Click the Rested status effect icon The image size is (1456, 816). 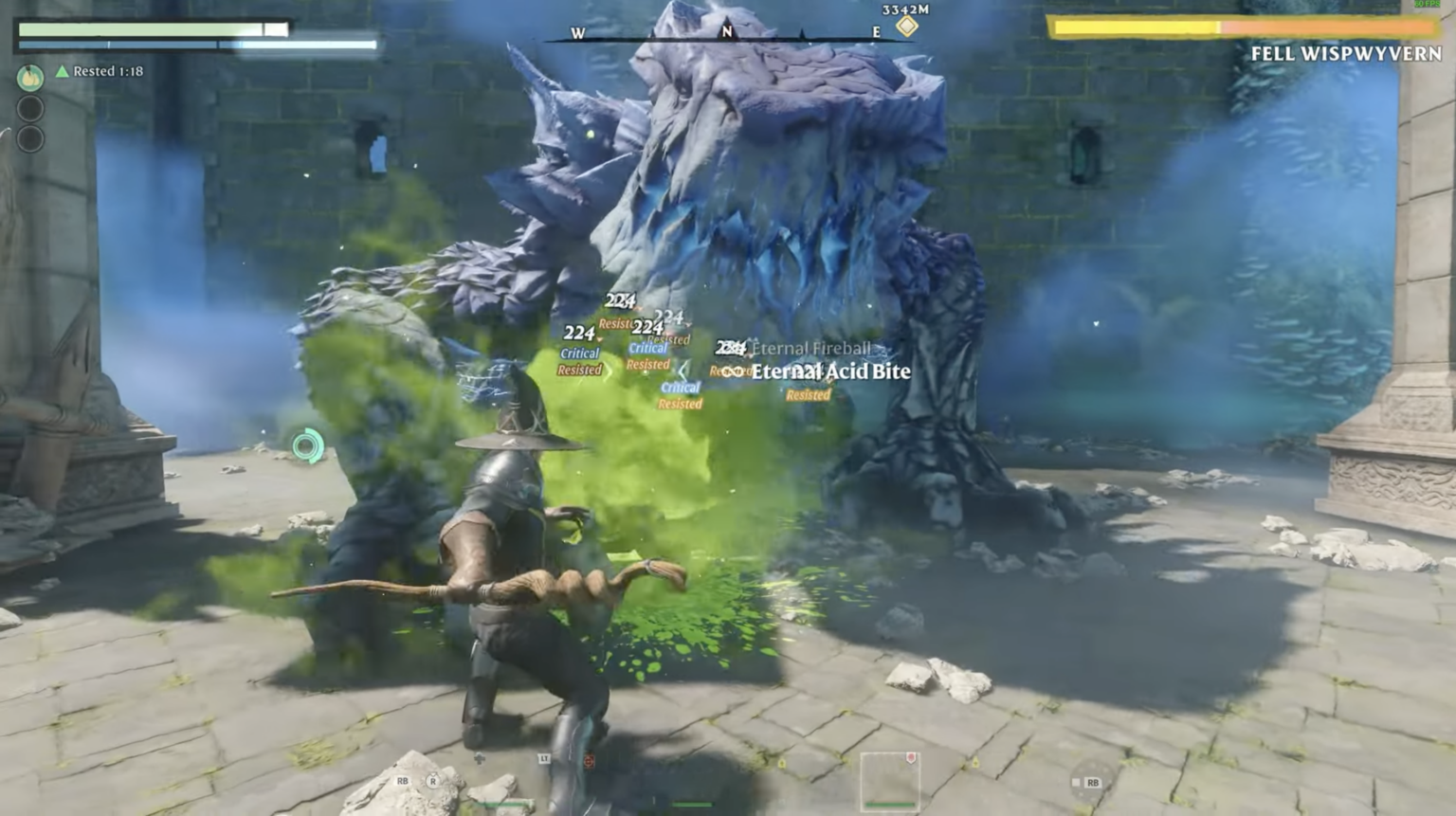point(62,71)
